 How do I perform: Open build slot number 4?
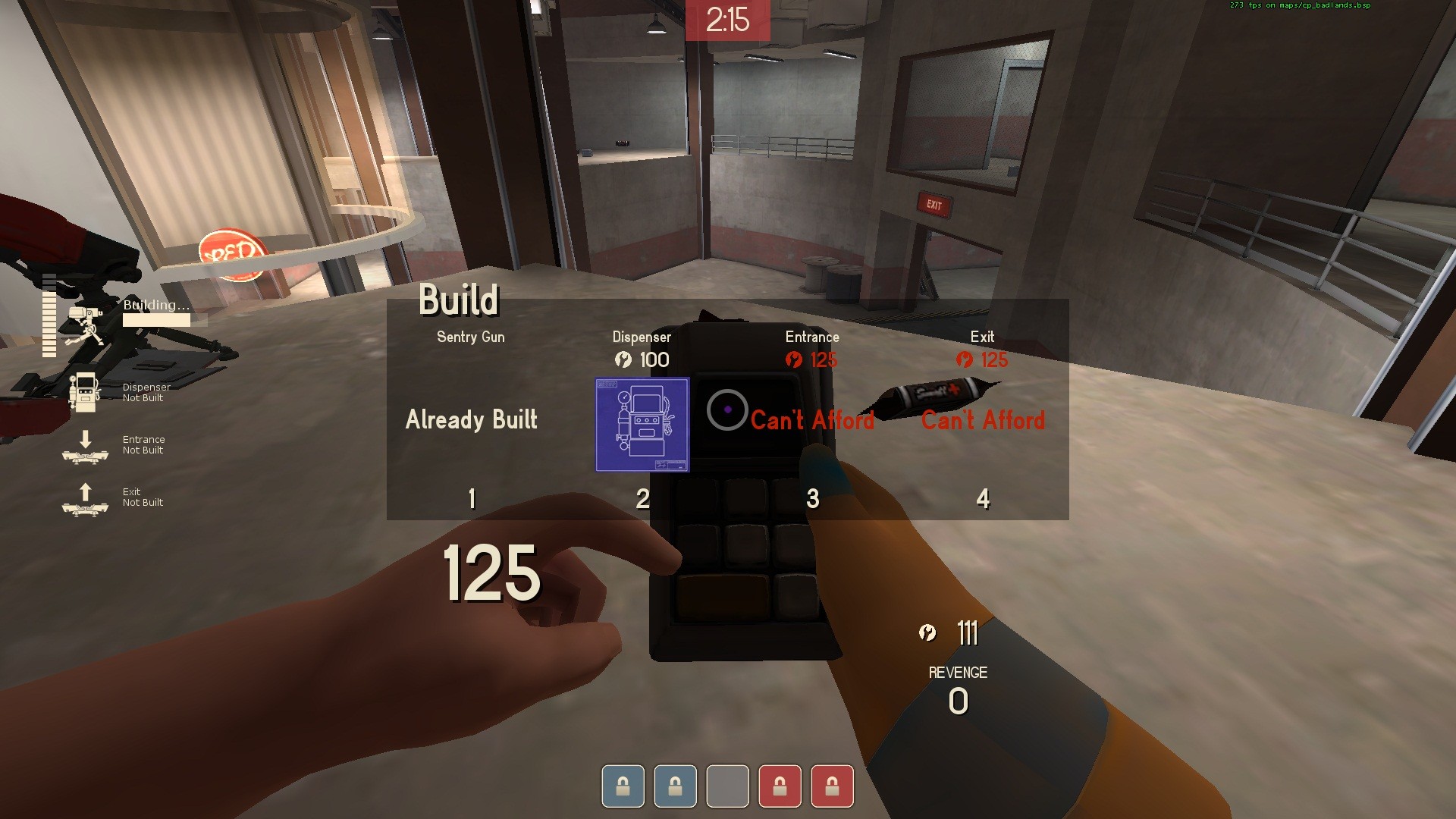(x=982, y=498)
